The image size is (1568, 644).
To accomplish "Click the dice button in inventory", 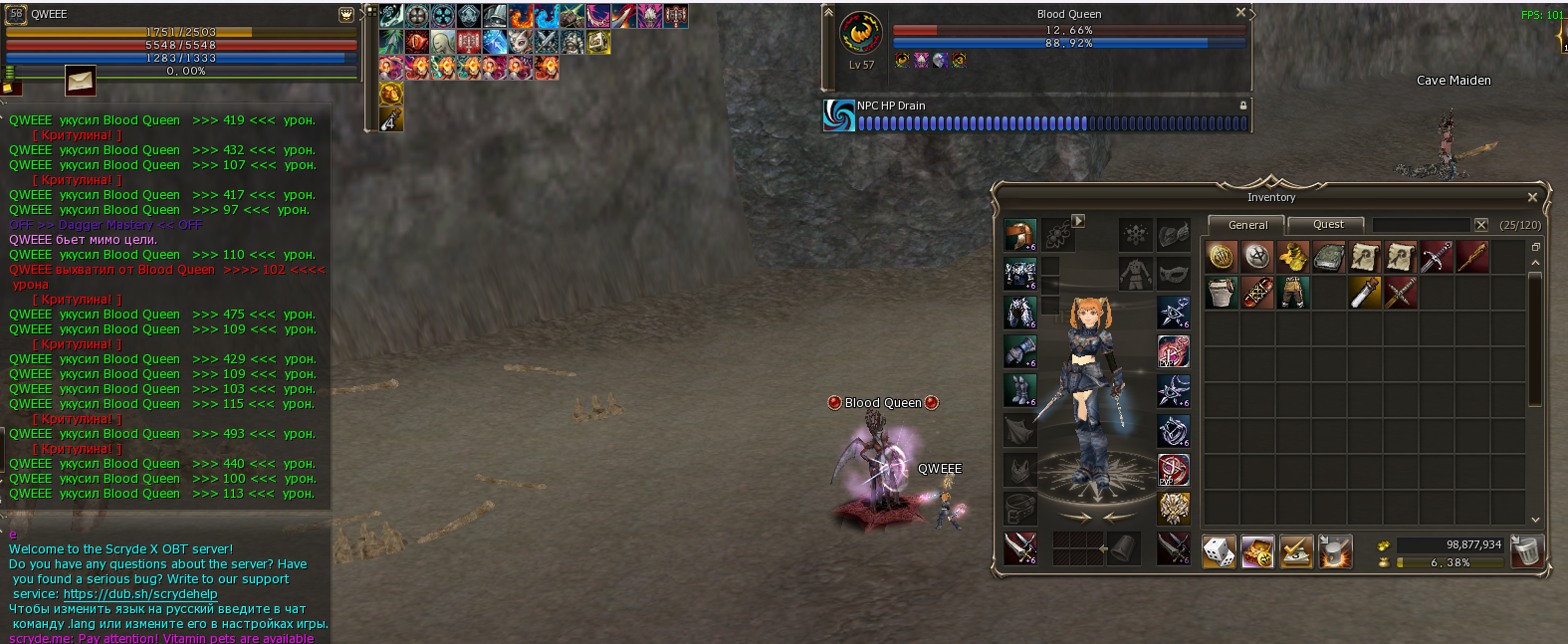I will 1219,550.
